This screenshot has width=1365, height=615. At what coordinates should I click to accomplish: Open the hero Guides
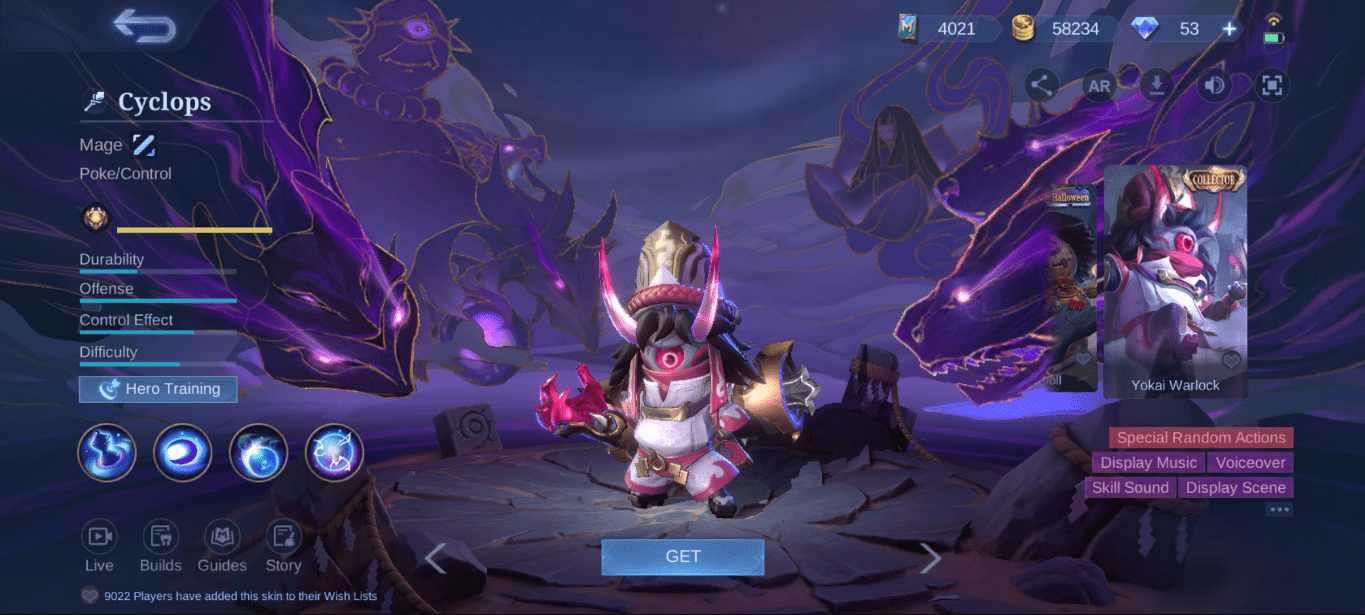coord(222,546)
